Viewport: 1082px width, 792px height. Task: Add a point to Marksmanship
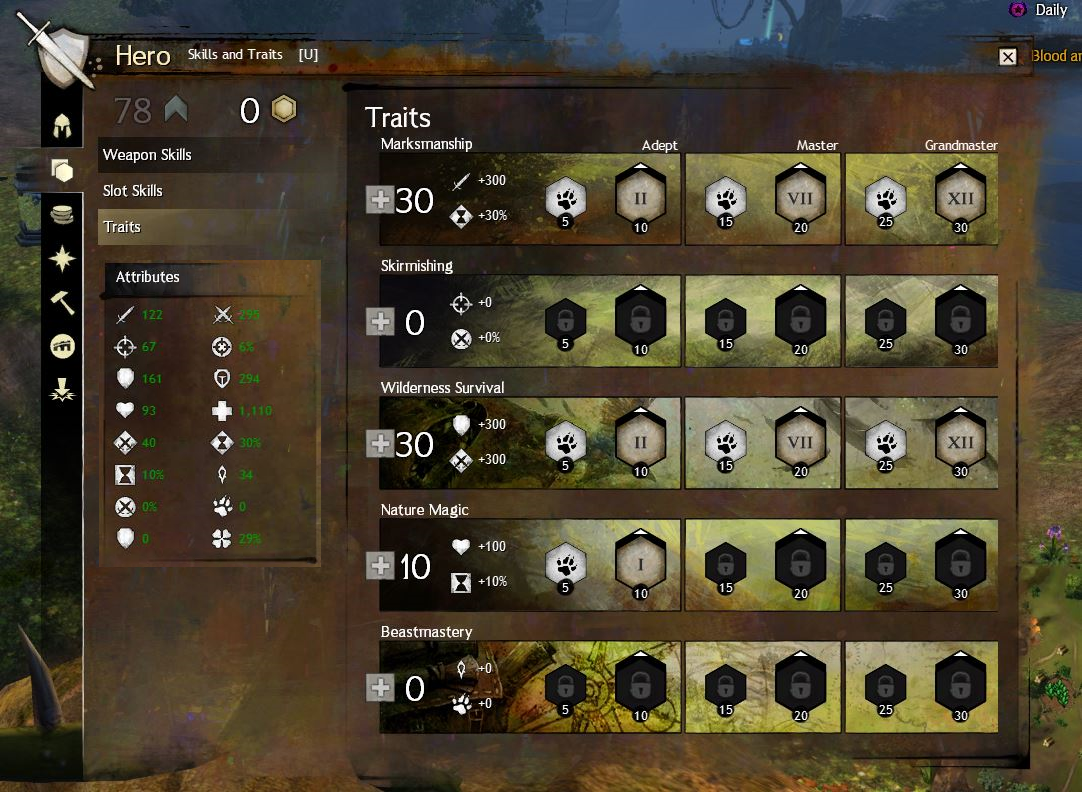click(380, 200)
